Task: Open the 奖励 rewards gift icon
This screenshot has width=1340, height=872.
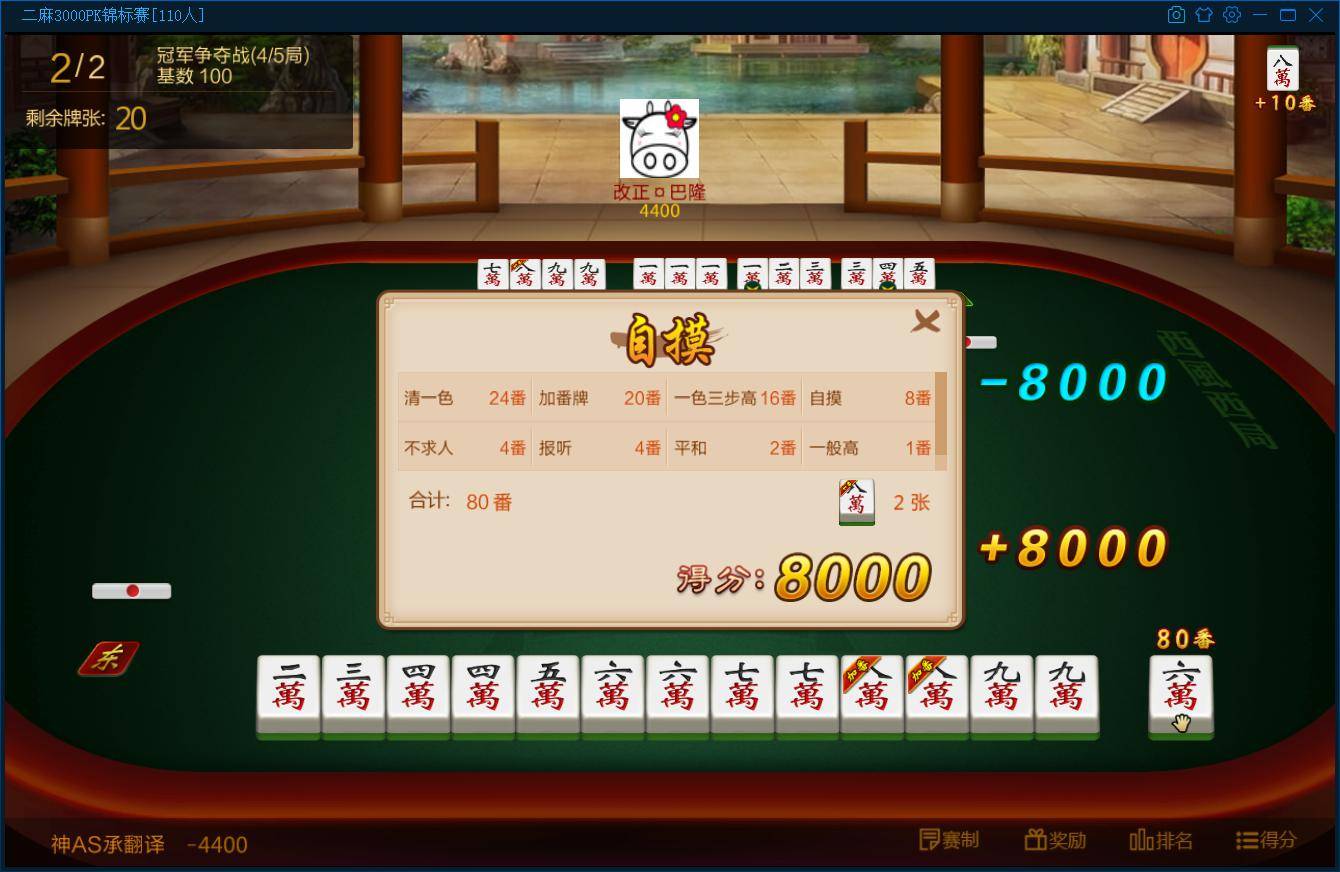Action: coord(1055,841)
